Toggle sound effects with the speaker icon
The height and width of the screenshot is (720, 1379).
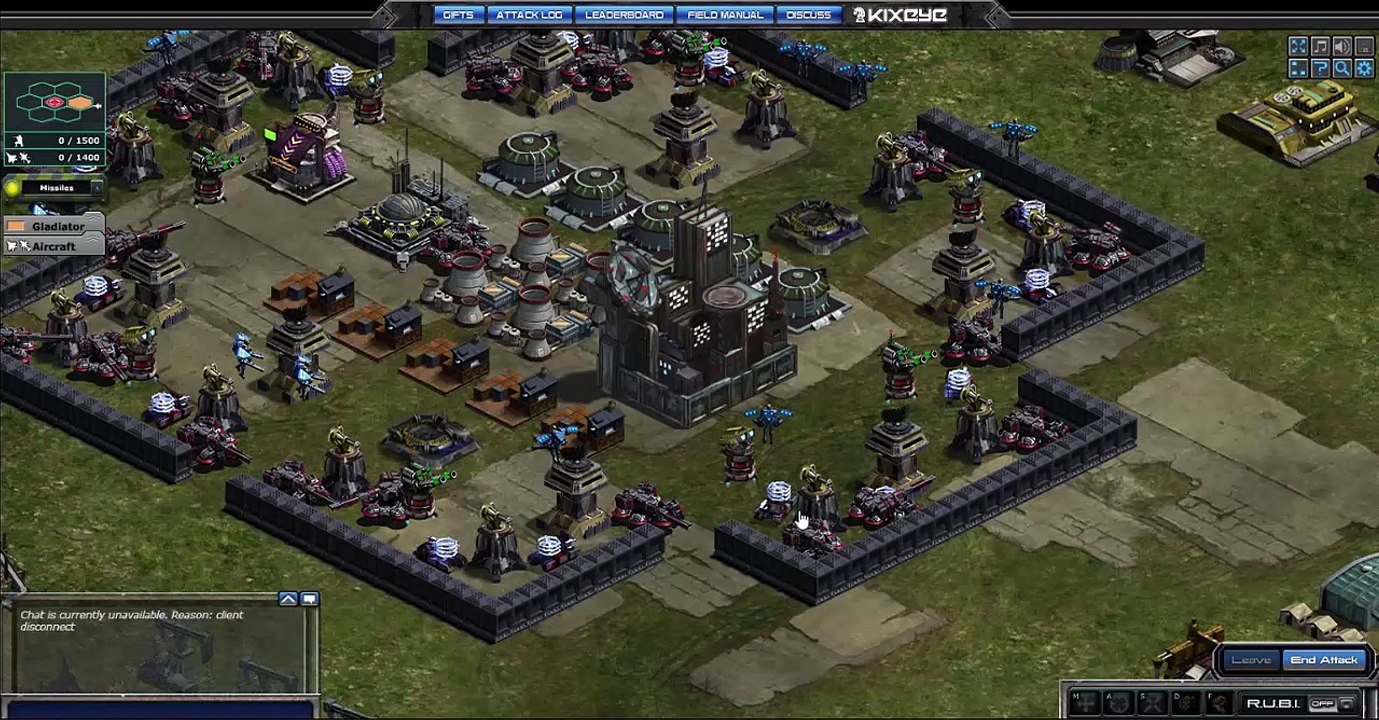click(x=1342, y=46)
